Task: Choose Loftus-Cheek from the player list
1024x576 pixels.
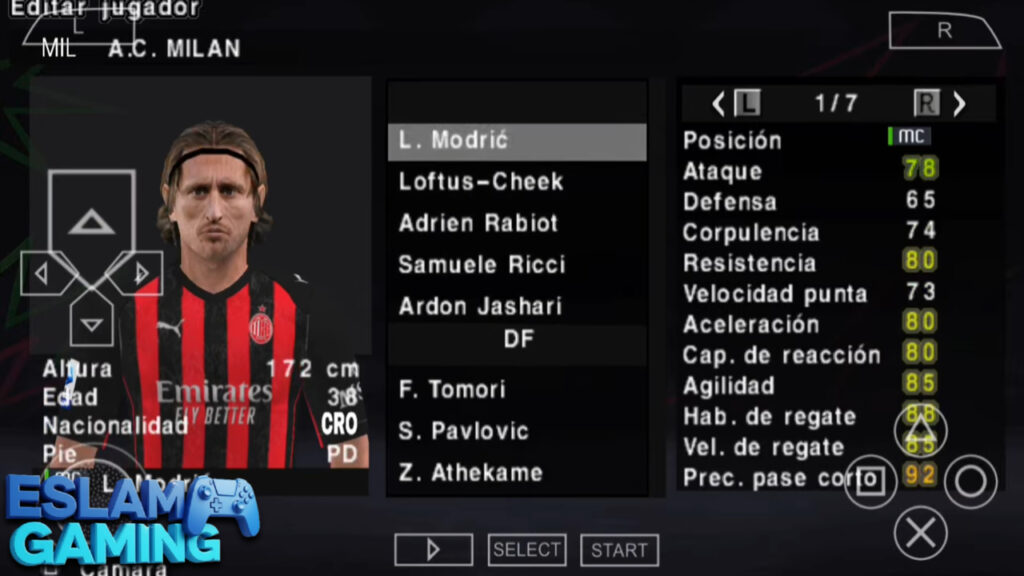Action: [516, 182]
